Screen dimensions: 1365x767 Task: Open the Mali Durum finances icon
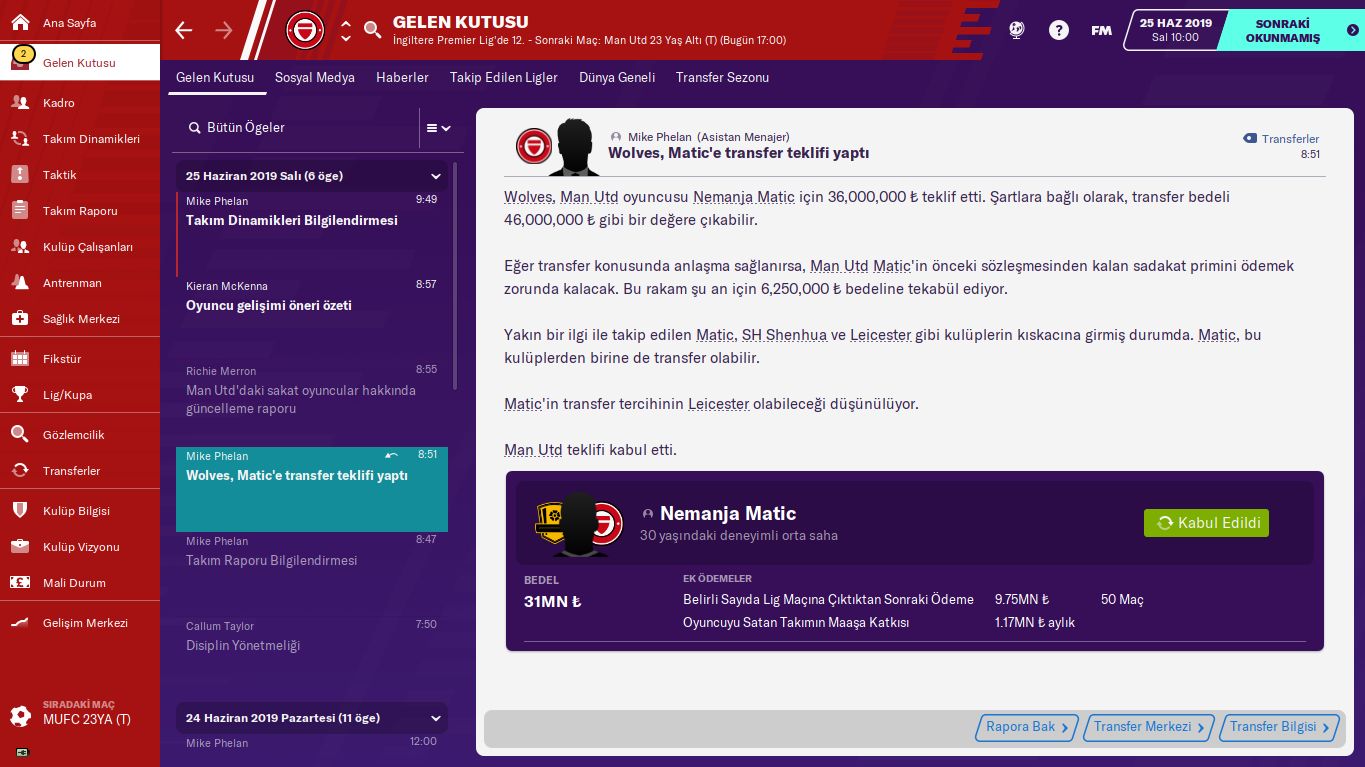tap(21, 583)
